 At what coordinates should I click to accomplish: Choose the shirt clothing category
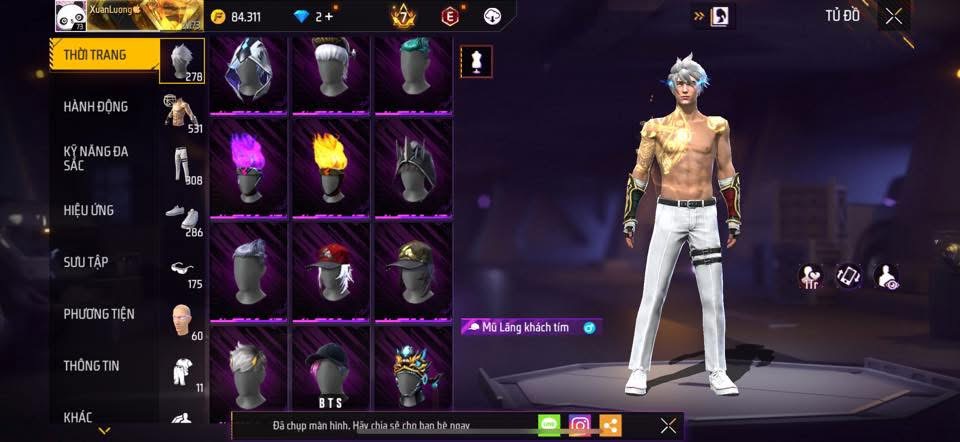[x=181, y=112]
